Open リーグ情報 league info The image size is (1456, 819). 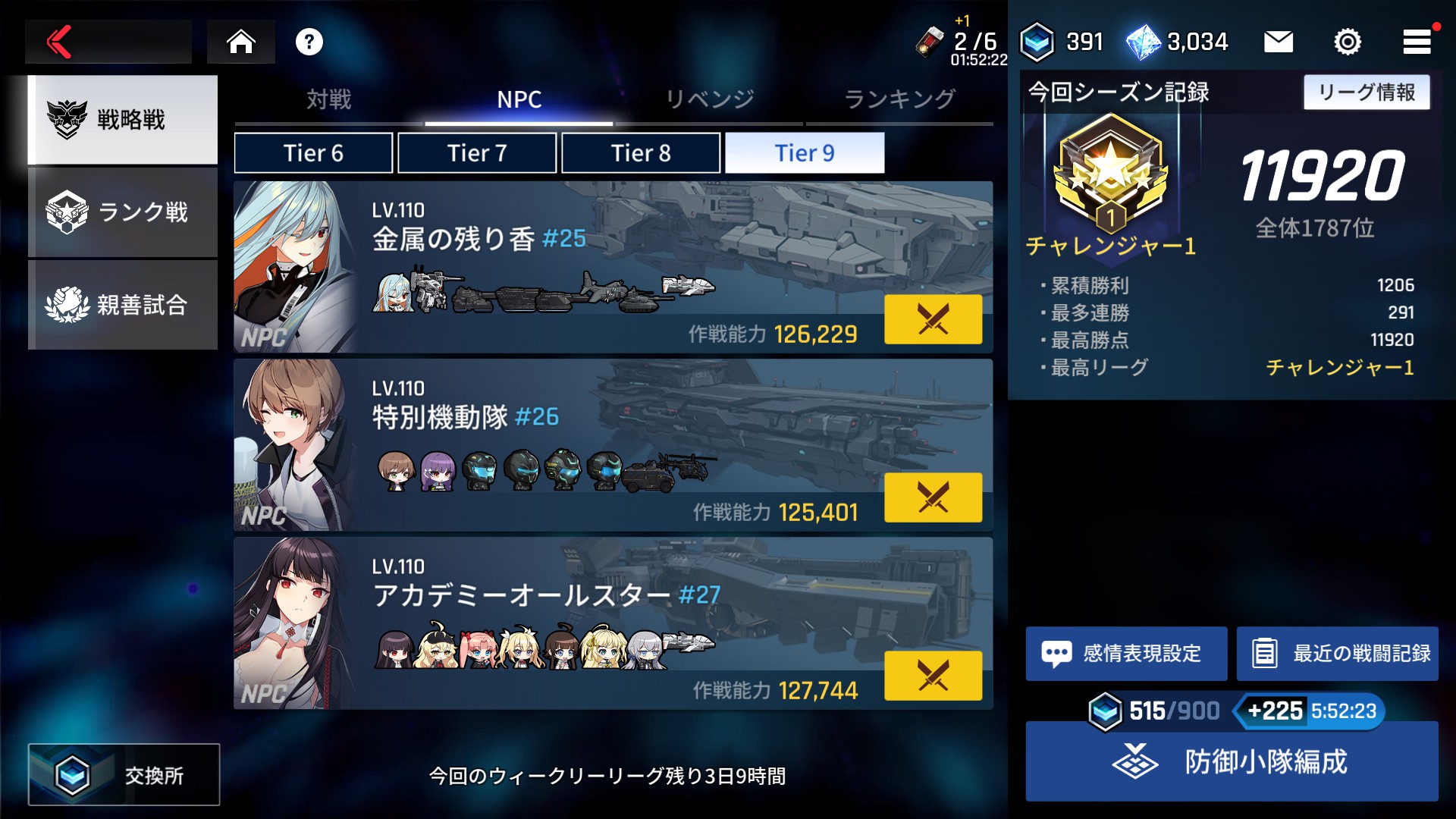pyautogui.click(x=1367, y=93)
